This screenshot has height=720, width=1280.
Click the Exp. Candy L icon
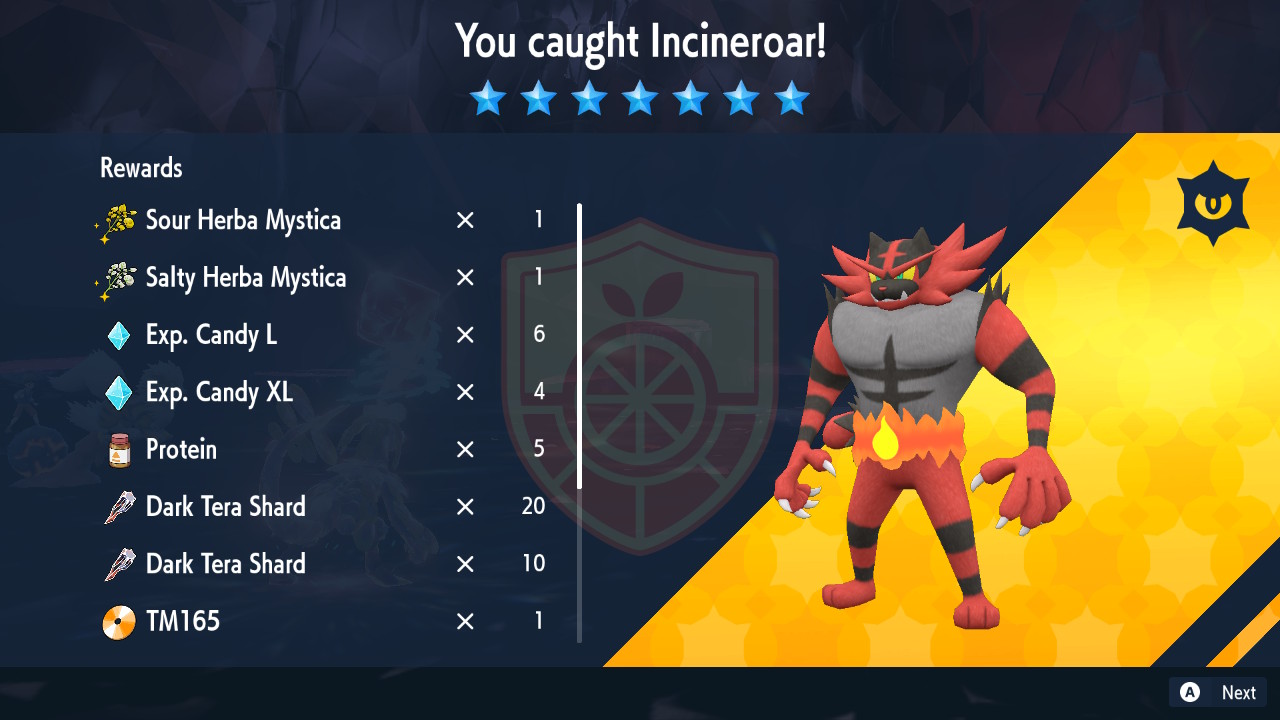coord(117,335)
